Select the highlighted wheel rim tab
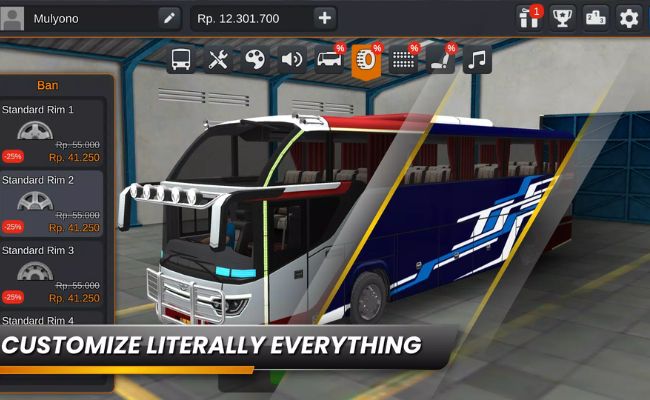Image resolution: width=650 pixels, height=400 pixels. pyautogui.click(x=366, y=60)
